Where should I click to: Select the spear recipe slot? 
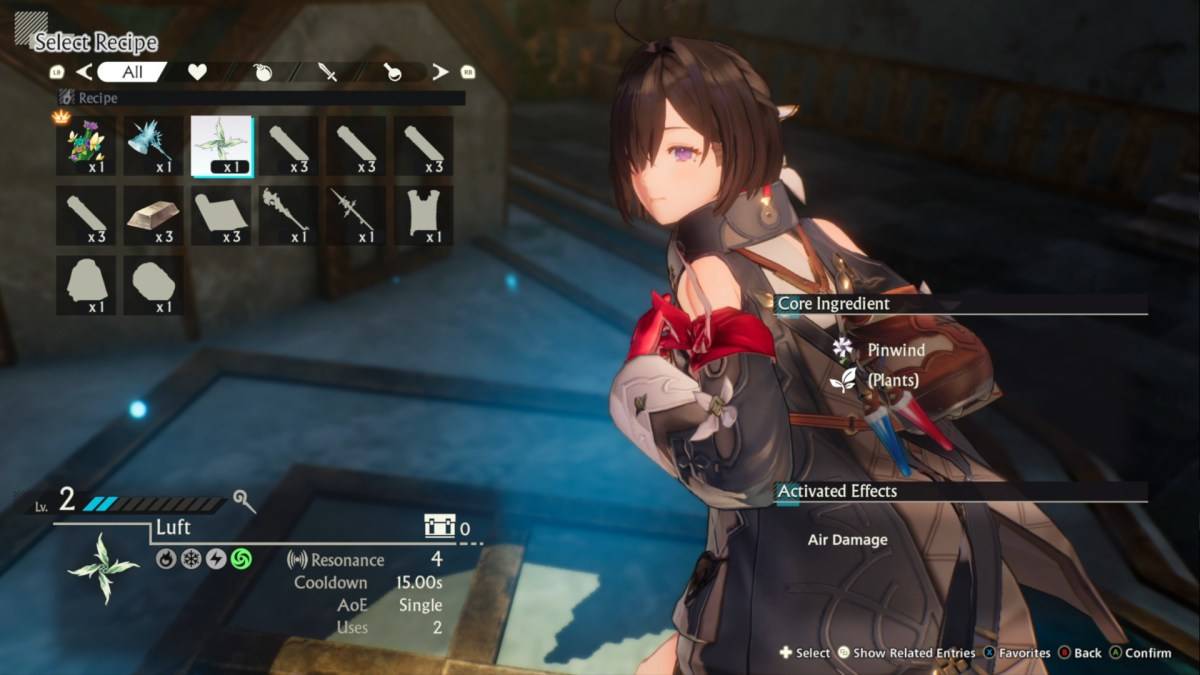pos(356,215)
